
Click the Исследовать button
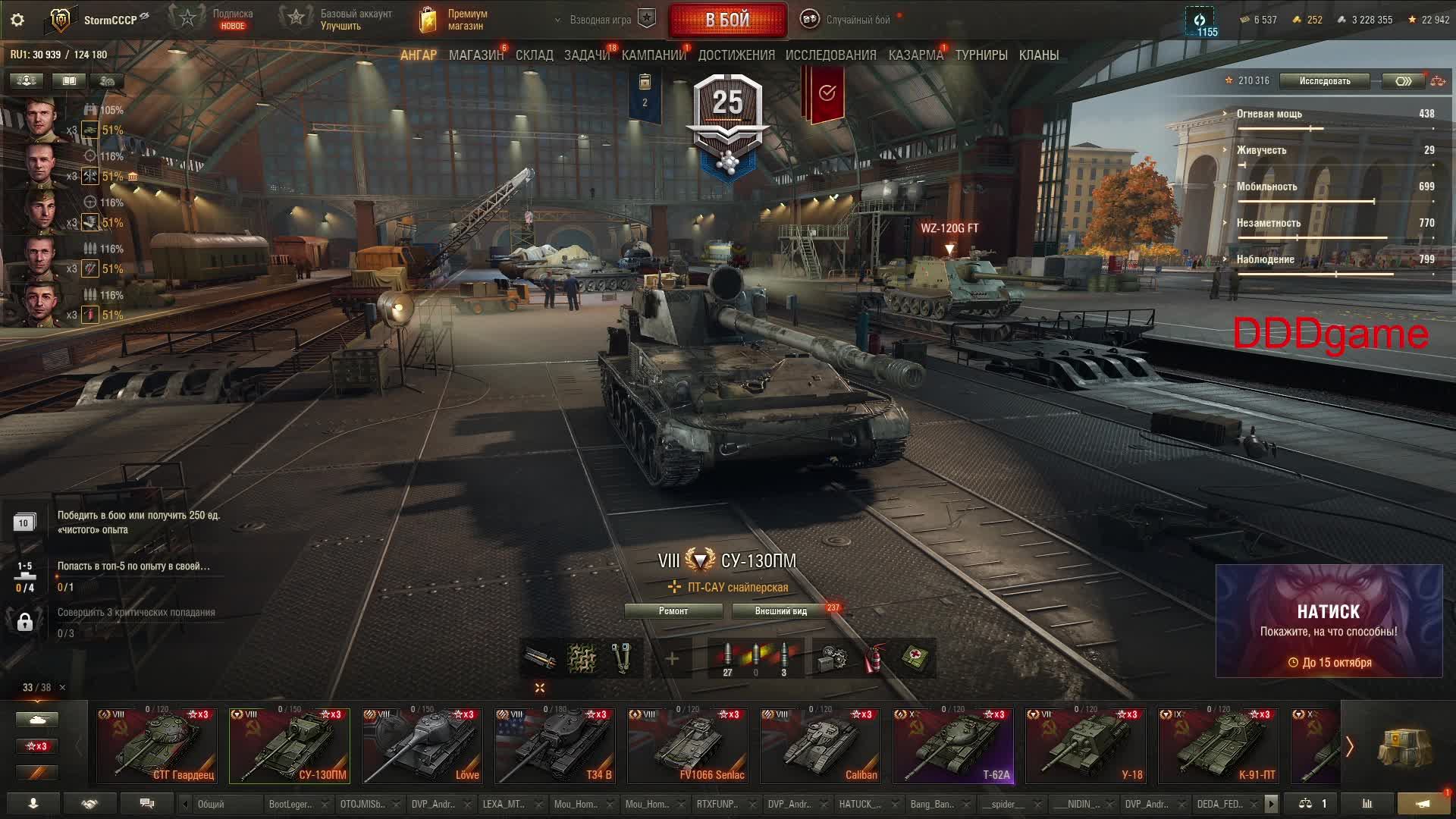pyautogui.click(x=1324, y=81)
